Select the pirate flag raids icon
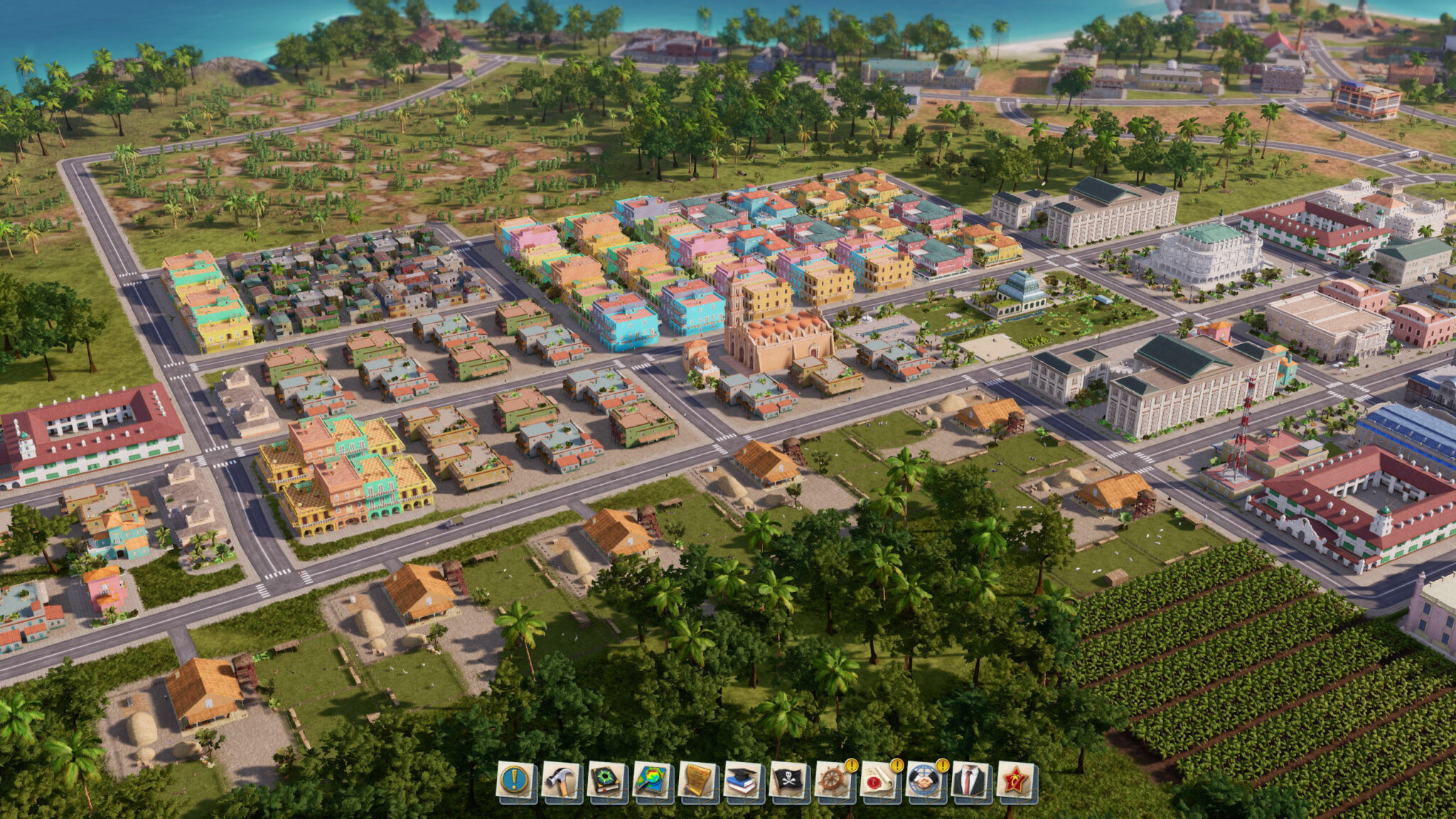Screen dimensions: 1456x819 coord(789,781)
